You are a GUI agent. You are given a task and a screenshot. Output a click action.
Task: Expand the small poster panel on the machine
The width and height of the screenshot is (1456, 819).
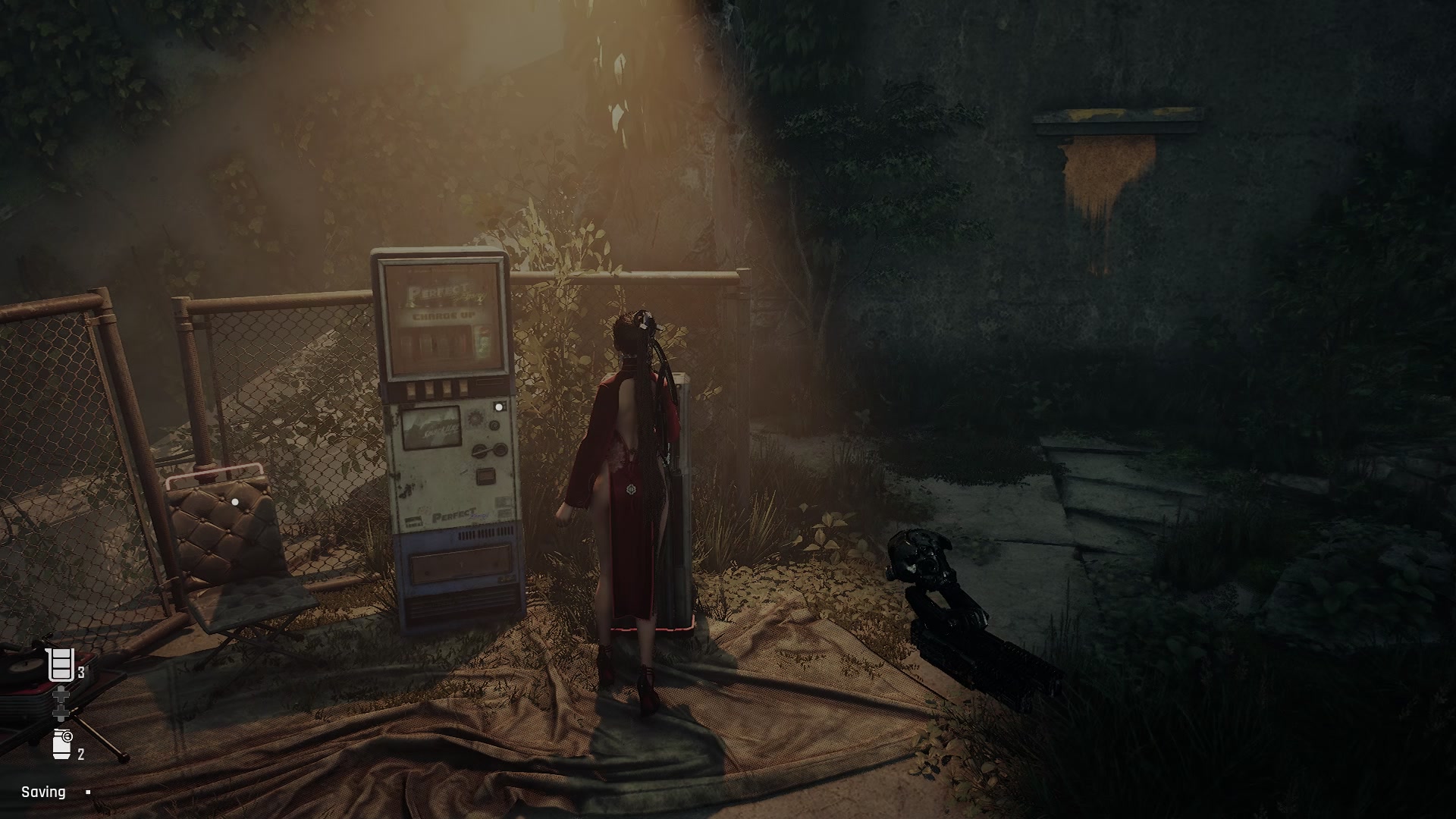(432, 425)
